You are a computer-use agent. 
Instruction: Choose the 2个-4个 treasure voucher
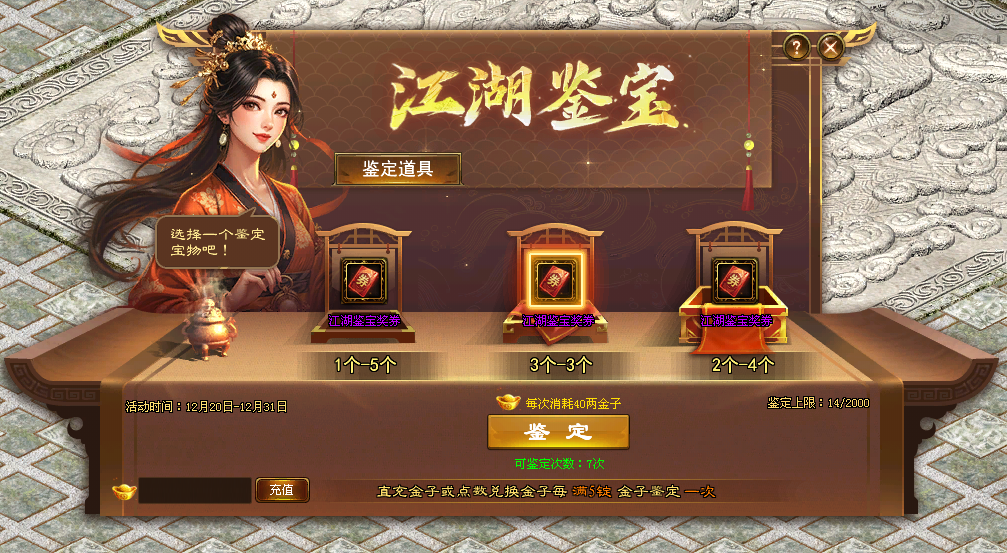(x=736, y=280)
